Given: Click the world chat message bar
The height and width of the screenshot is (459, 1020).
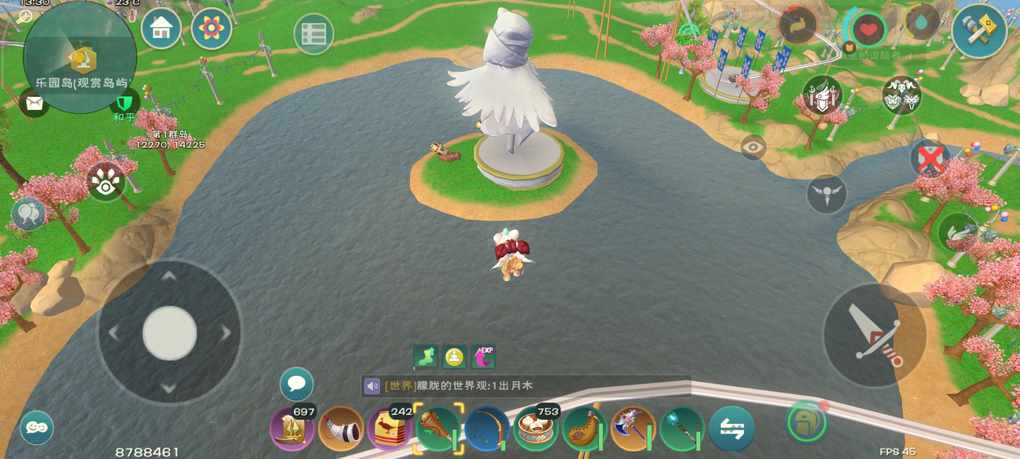Looking at the screenshot, I should 525,386.
